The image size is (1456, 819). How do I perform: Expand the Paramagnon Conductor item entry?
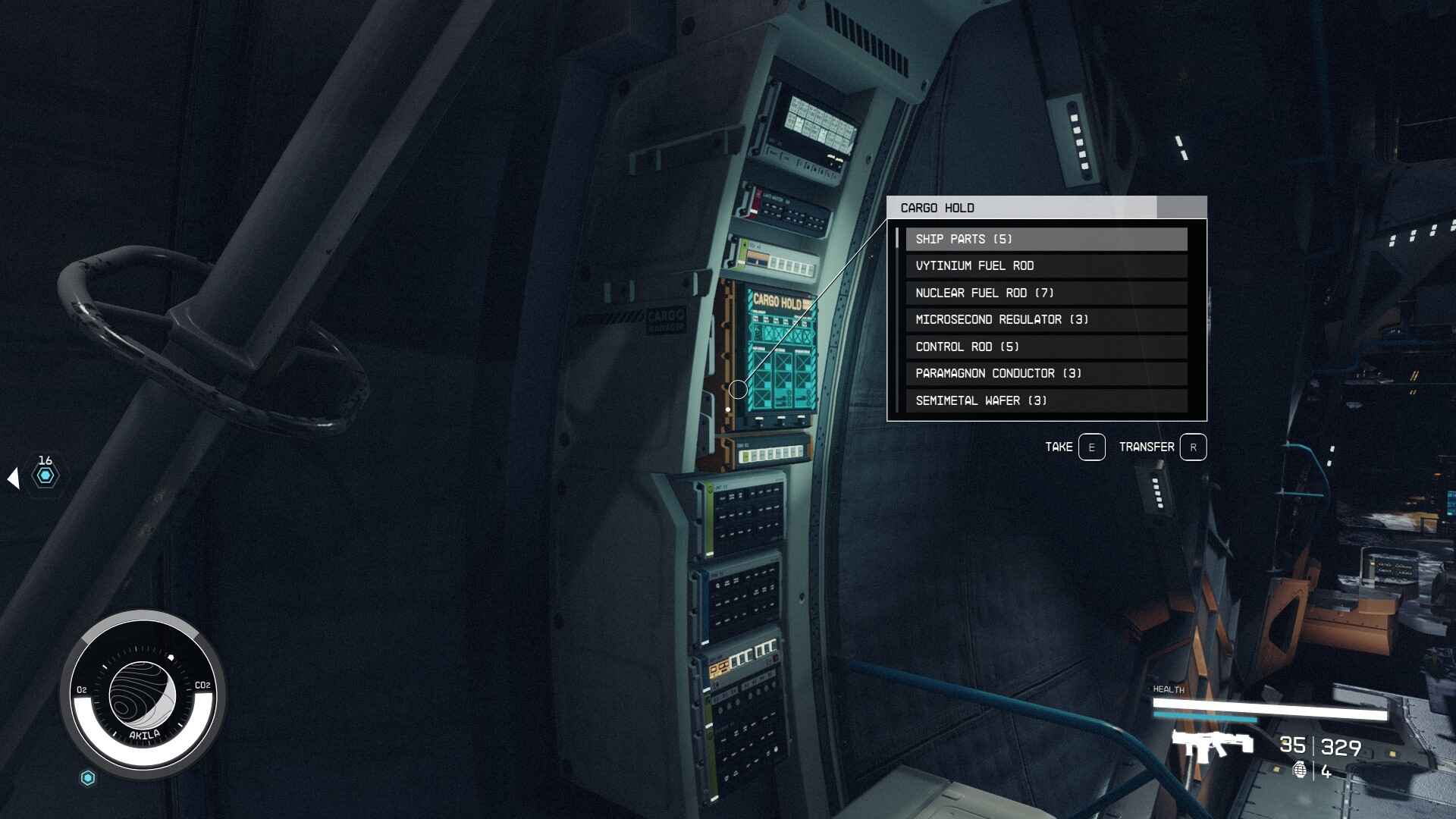click(1046, 373)
